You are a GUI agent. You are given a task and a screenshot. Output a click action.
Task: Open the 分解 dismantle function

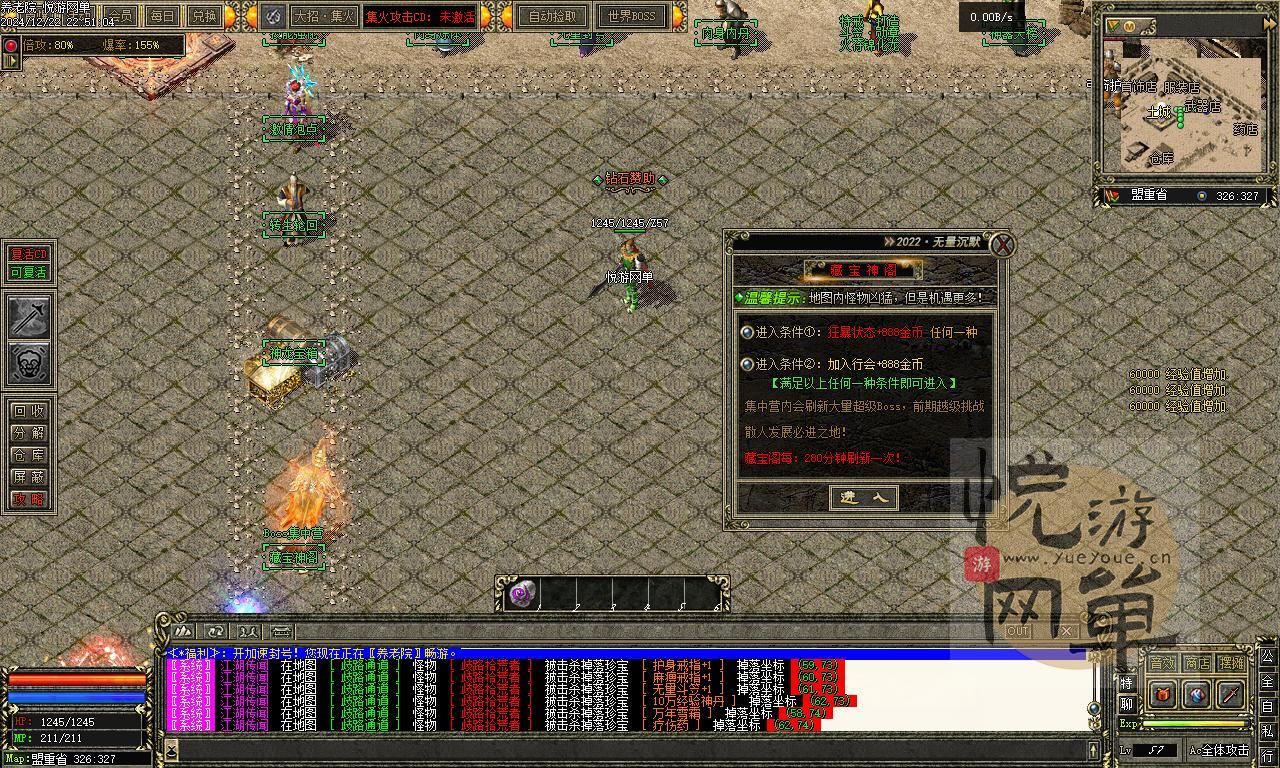pyautogui.click(x=28, y=433)
